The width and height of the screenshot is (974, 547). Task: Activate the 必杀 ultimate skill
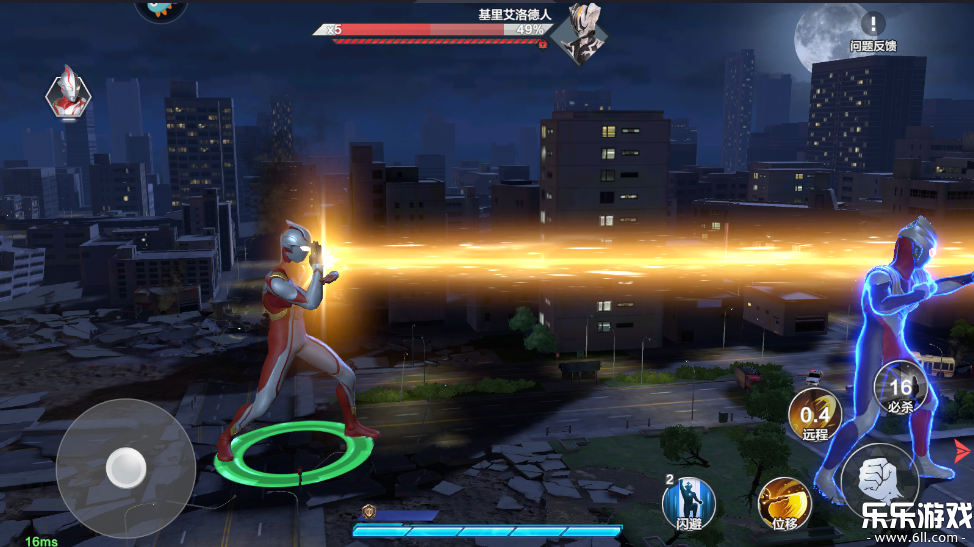pyautogui.click(x=898, y=387)
